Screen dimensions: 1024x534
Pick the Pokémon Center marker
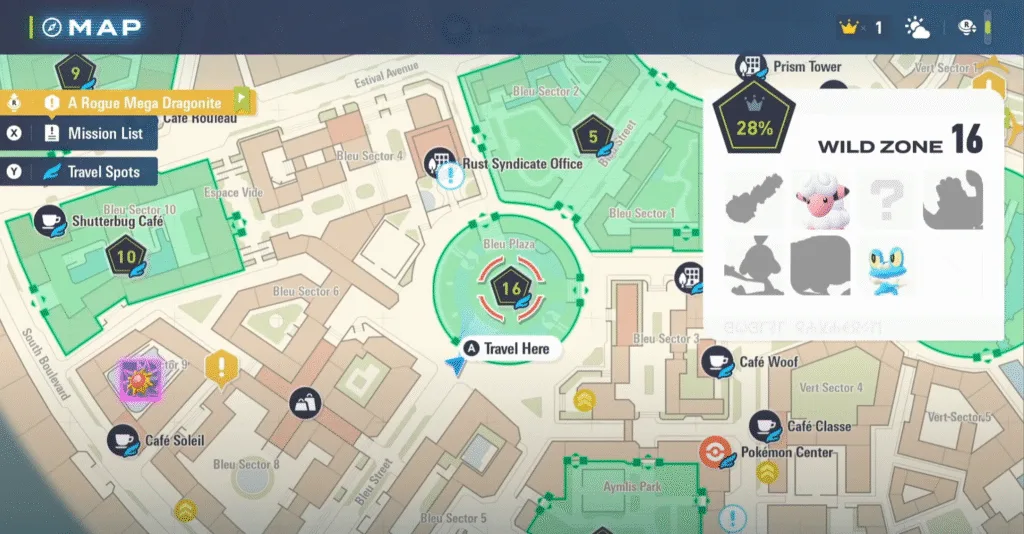[x=715, y=452]
